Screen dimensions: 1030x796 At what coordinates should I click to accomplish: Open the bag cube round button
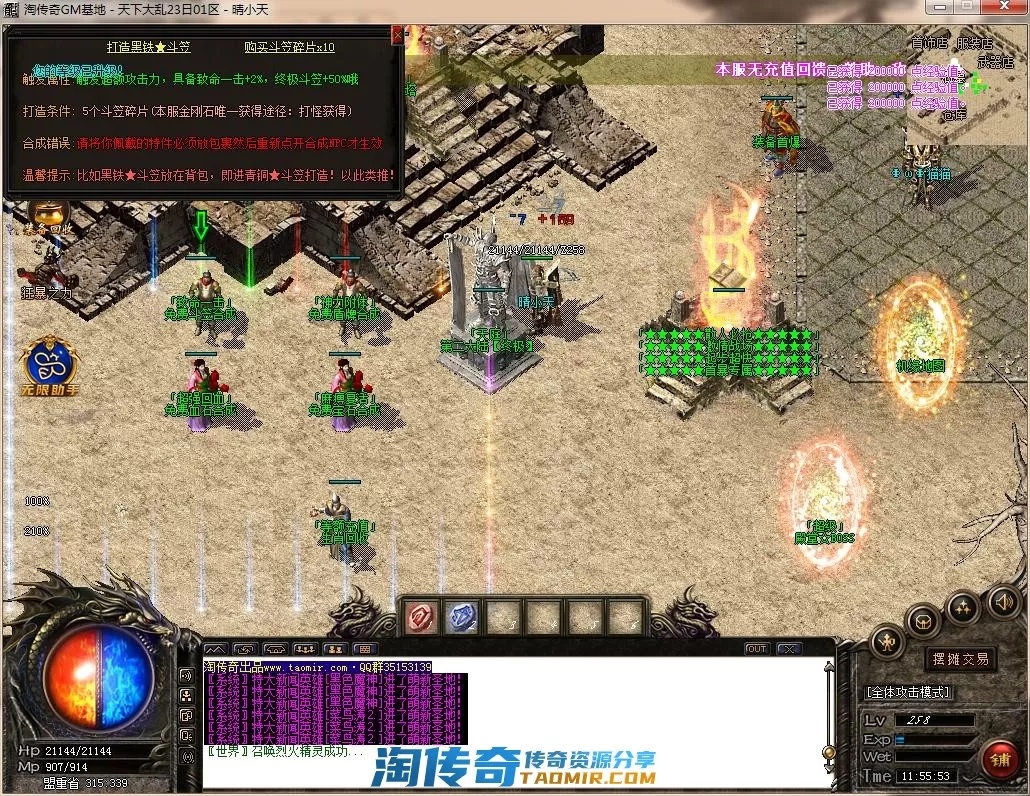pos(923,621)
